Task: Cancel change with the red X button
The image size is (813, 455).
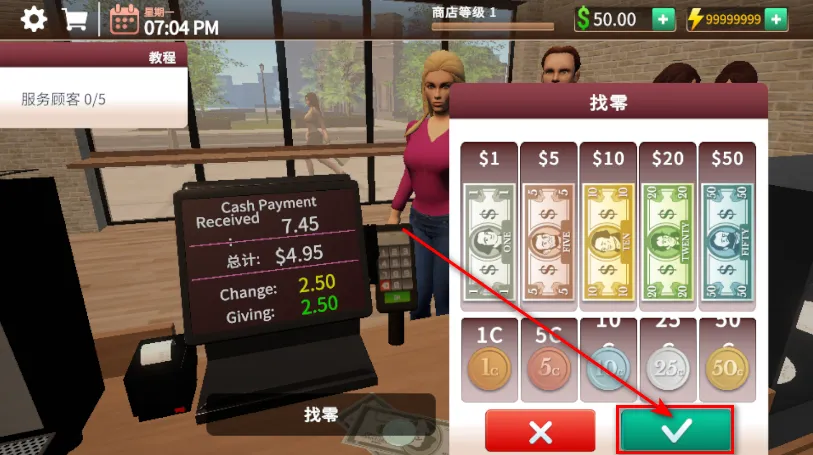Action: click(x=540, y=431)
